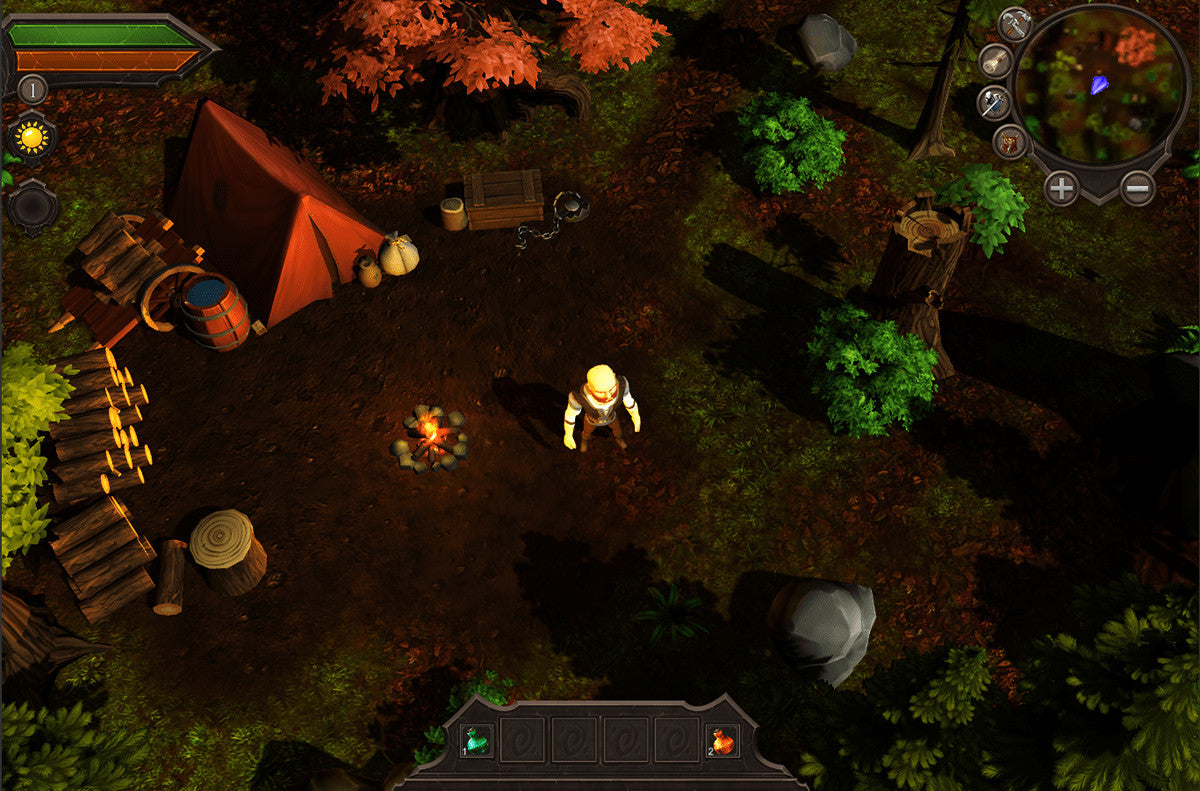Open the crossed hammer and pickaxe crafting icon
The width and height of the screenshot is (1200, 791).
1014,24
